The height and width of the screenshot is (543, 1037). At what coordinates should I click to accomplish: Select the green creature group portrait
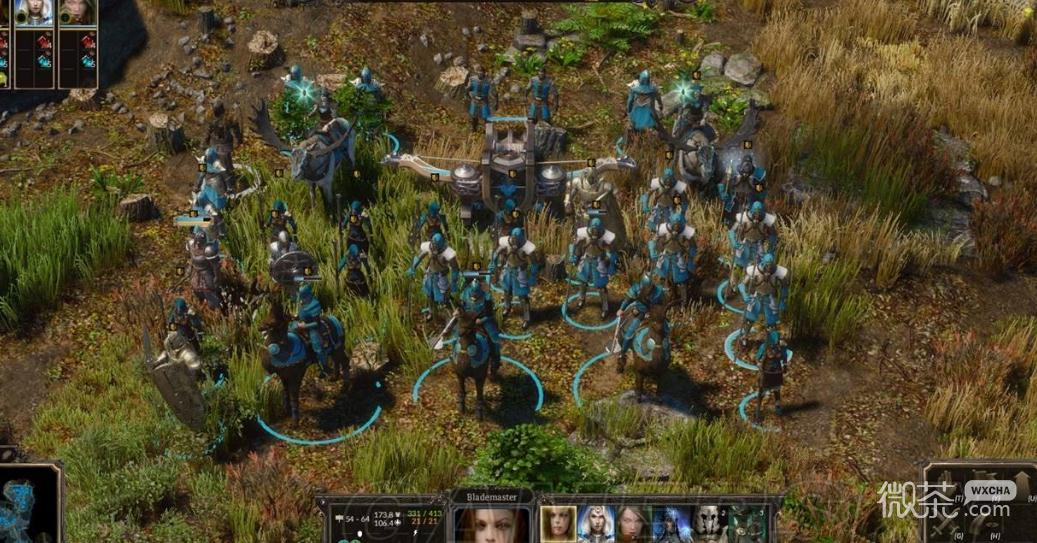tap(746, 523)
